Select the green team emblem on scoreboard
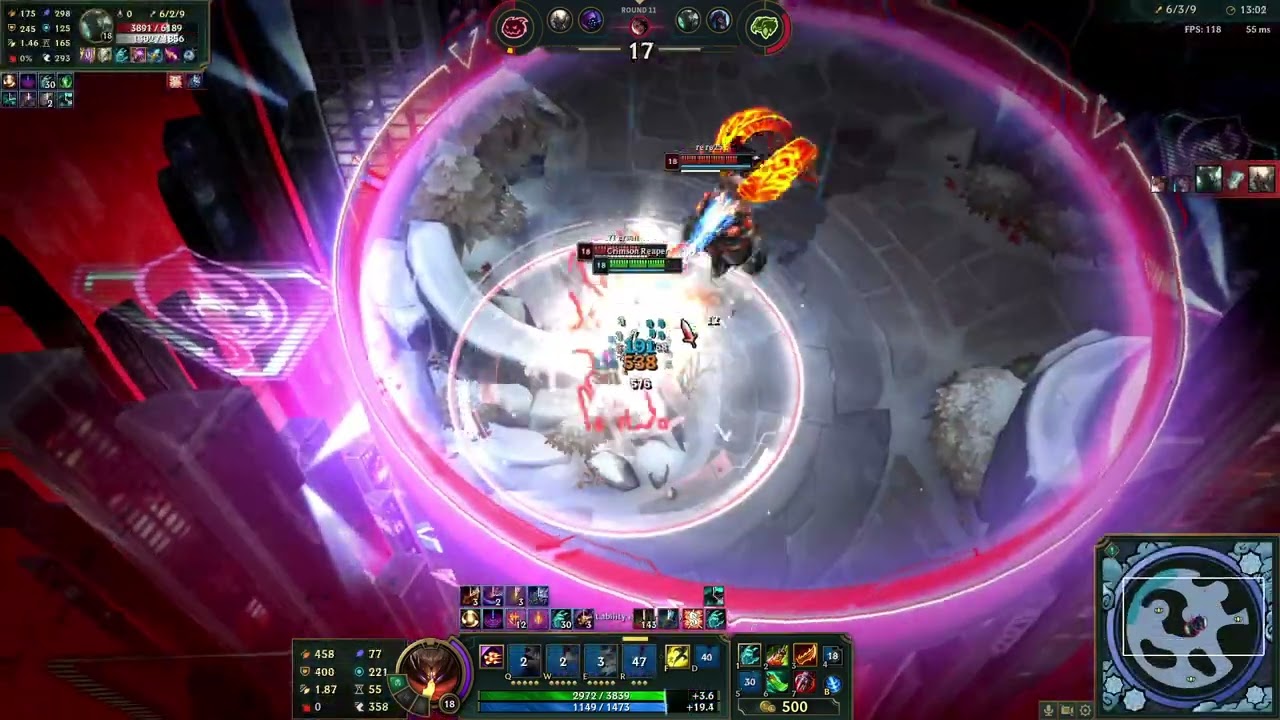This screenshot has height=720, width=1280. coord(764,27)
